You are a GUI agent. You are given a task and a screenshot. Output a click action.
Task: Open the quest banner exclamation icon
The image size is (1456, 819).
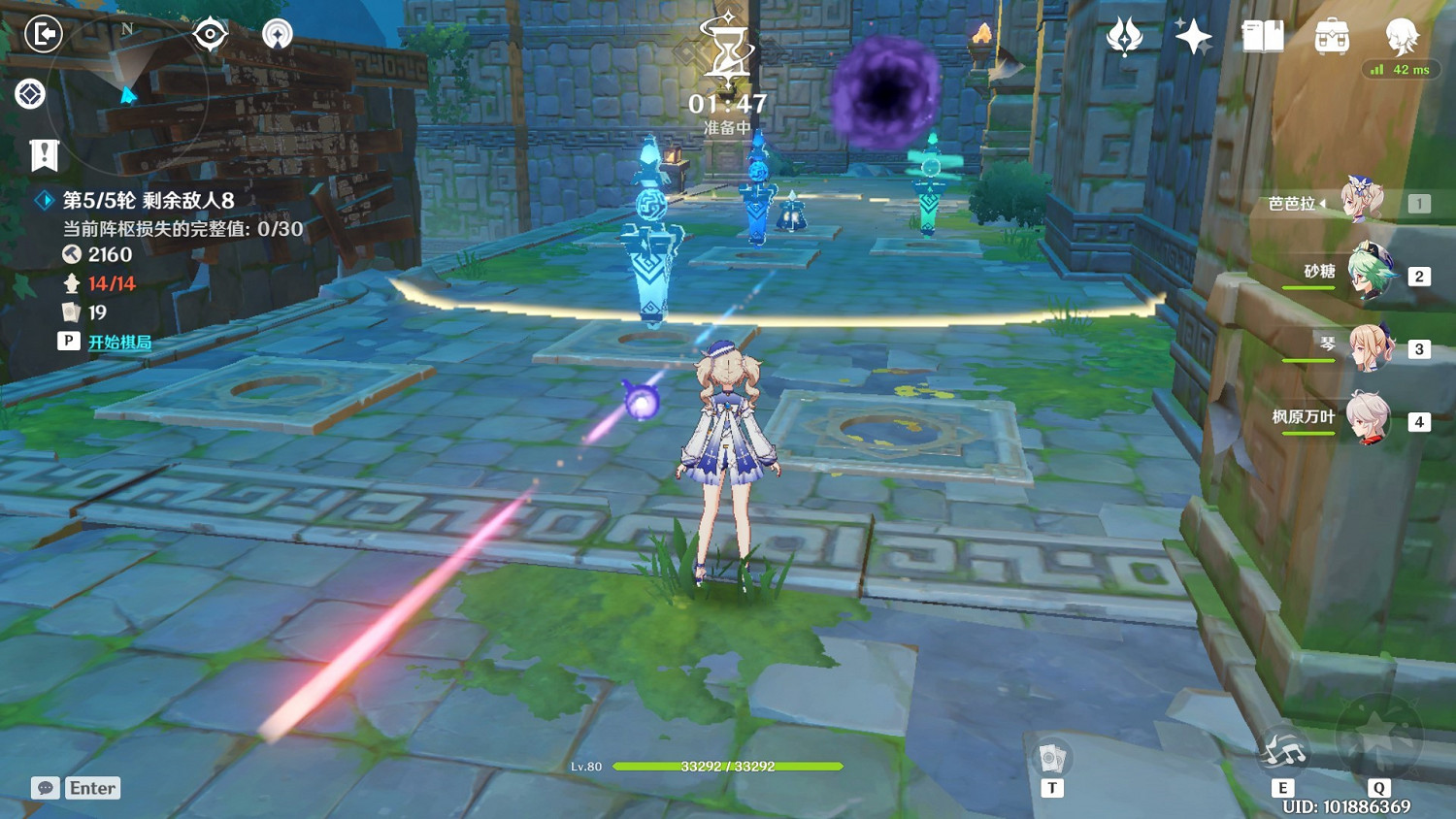tap(43, 153)
